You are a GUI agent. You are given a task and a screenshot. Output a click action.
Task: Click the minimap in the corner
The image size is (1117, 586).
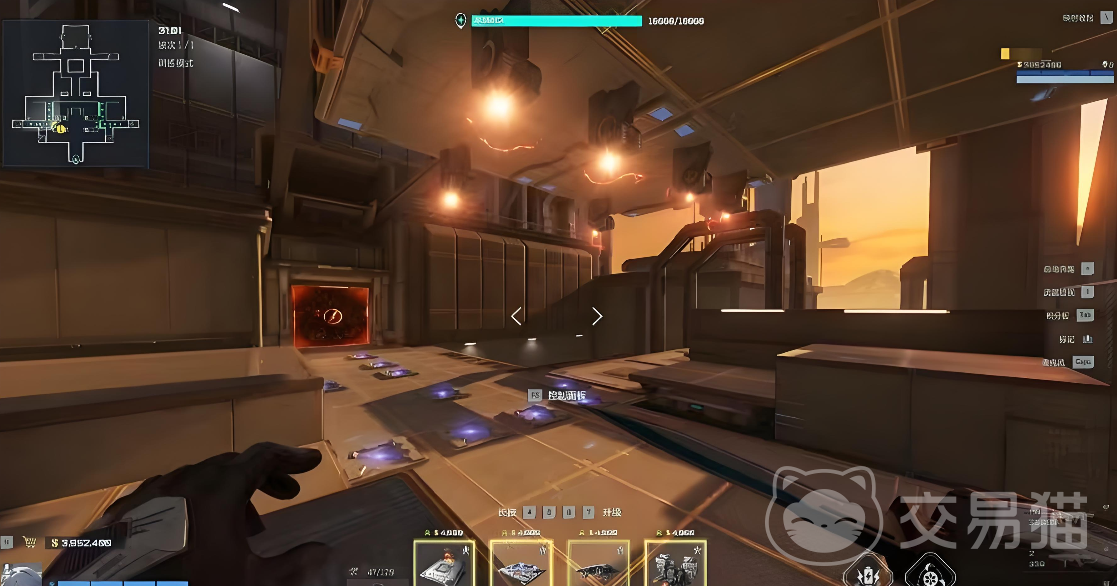pos(75,93)
